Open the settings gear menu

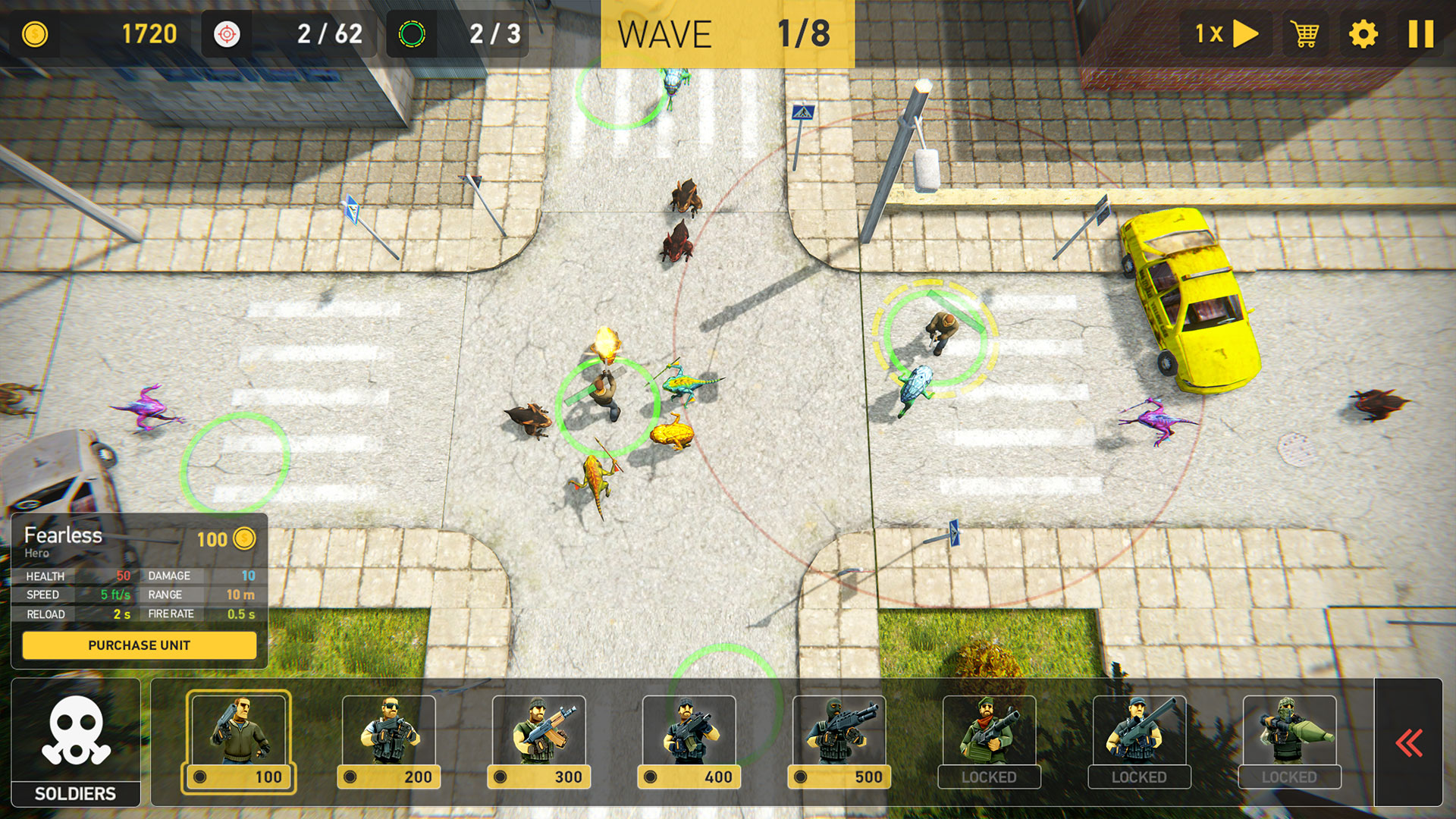(x=1363, y=34)
